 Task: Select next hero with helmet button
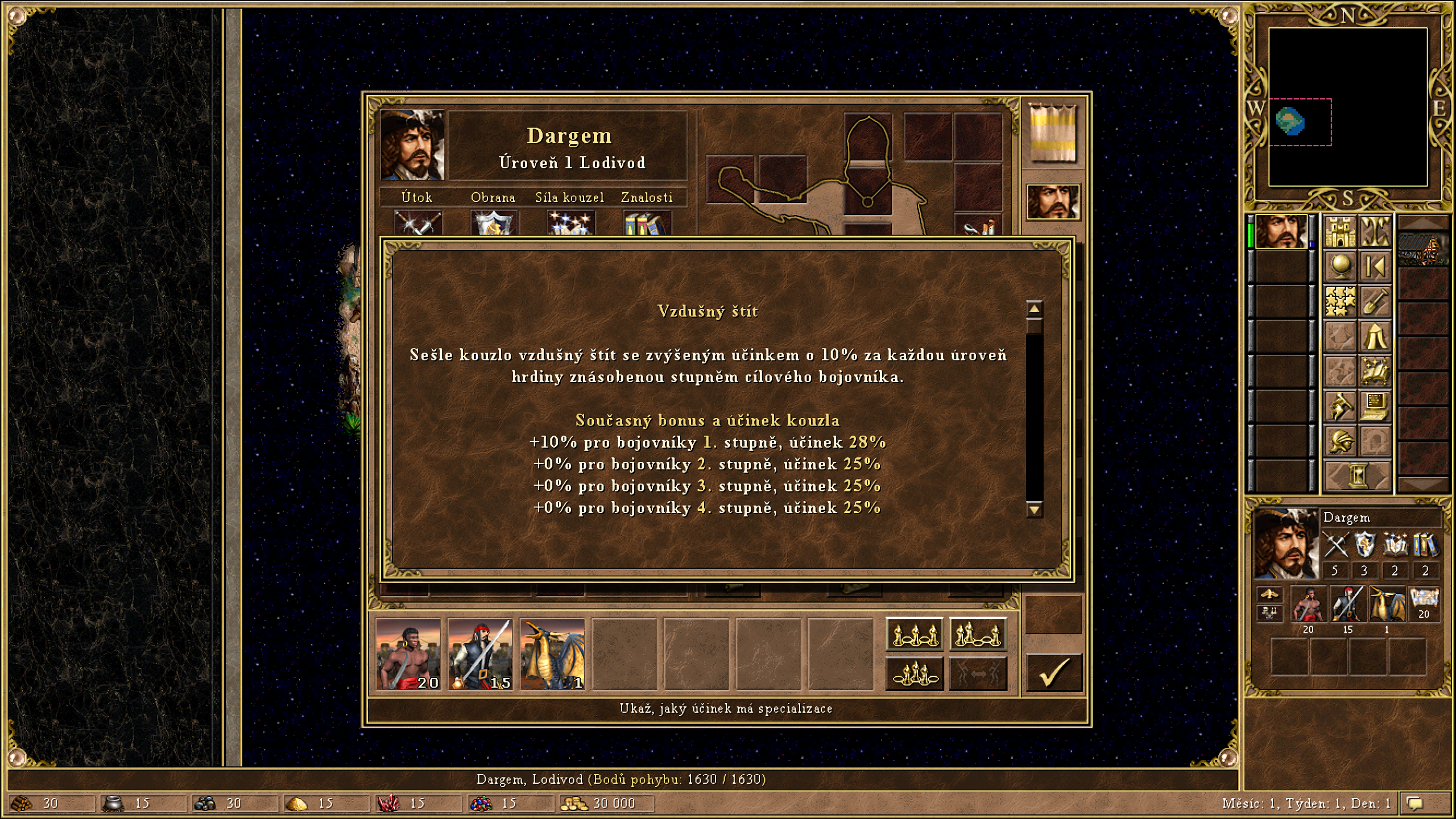tap(1341, 441)
